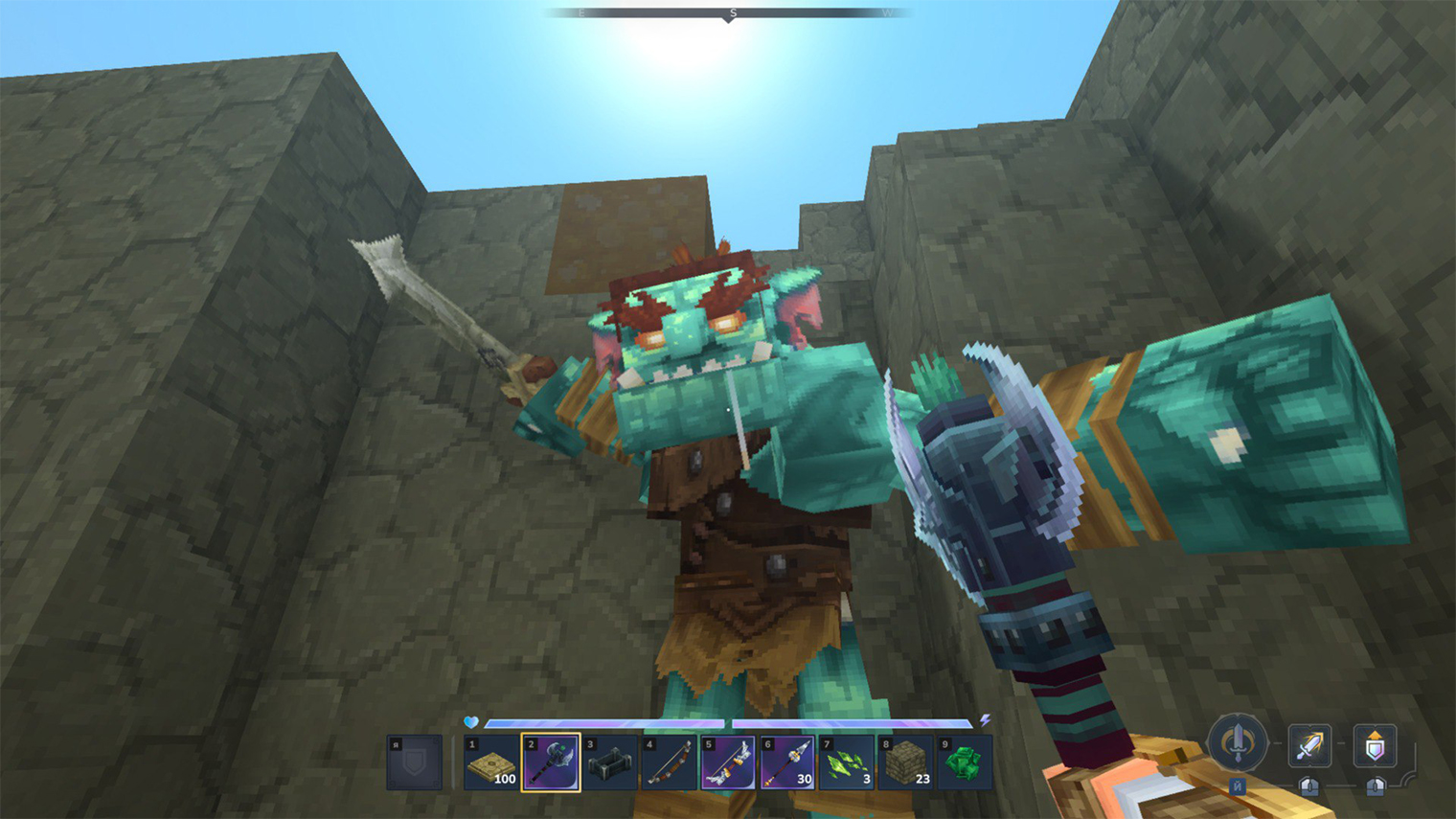The height and width of the screenshot is (819, 1456).
Task: Select the sandstone tile stack in slot 1
Action: point(491,763)
